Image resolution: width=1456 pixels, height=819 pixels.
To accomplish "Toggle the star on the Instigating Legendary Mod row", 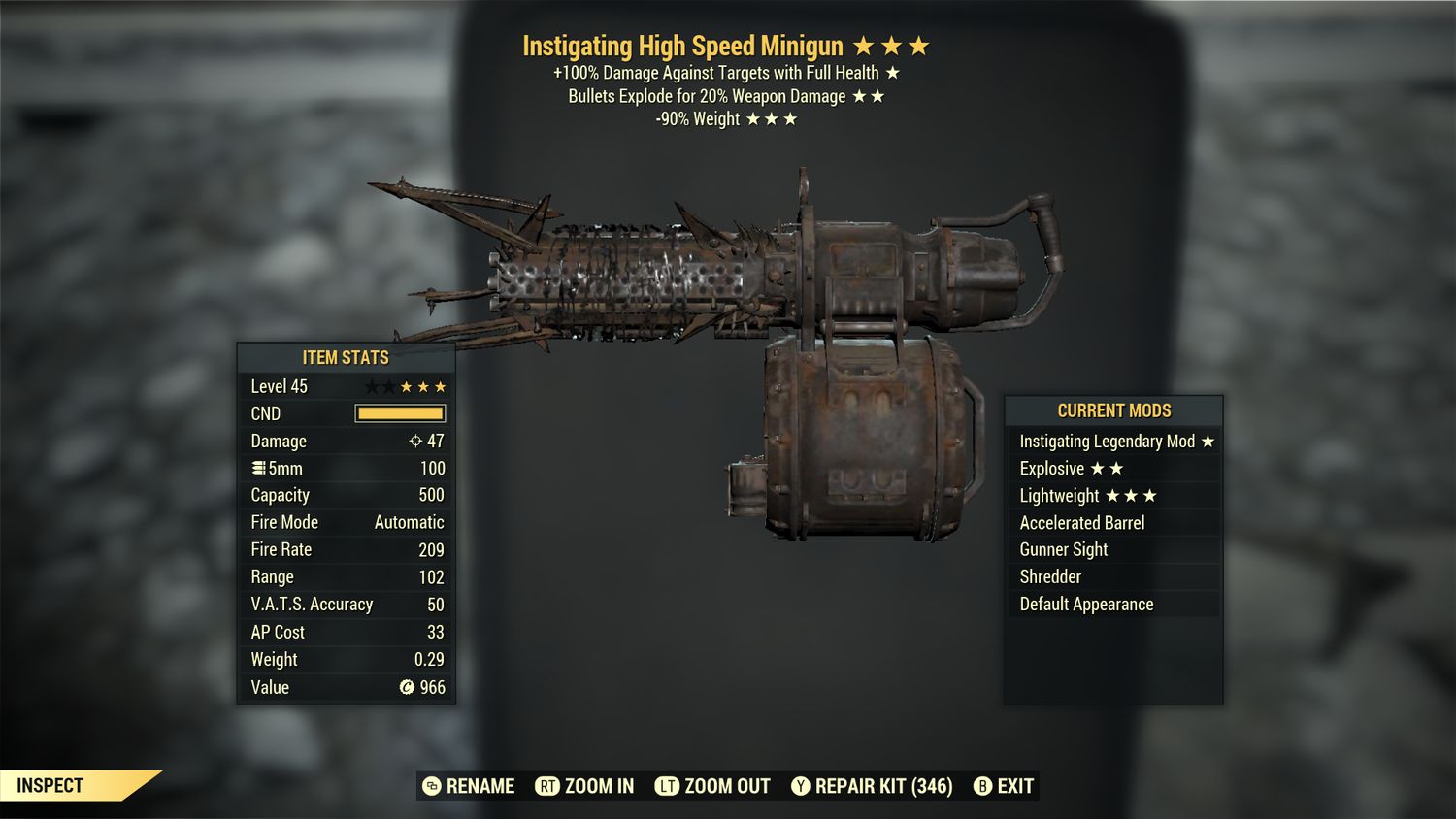I will click(x=1208, y=441).
